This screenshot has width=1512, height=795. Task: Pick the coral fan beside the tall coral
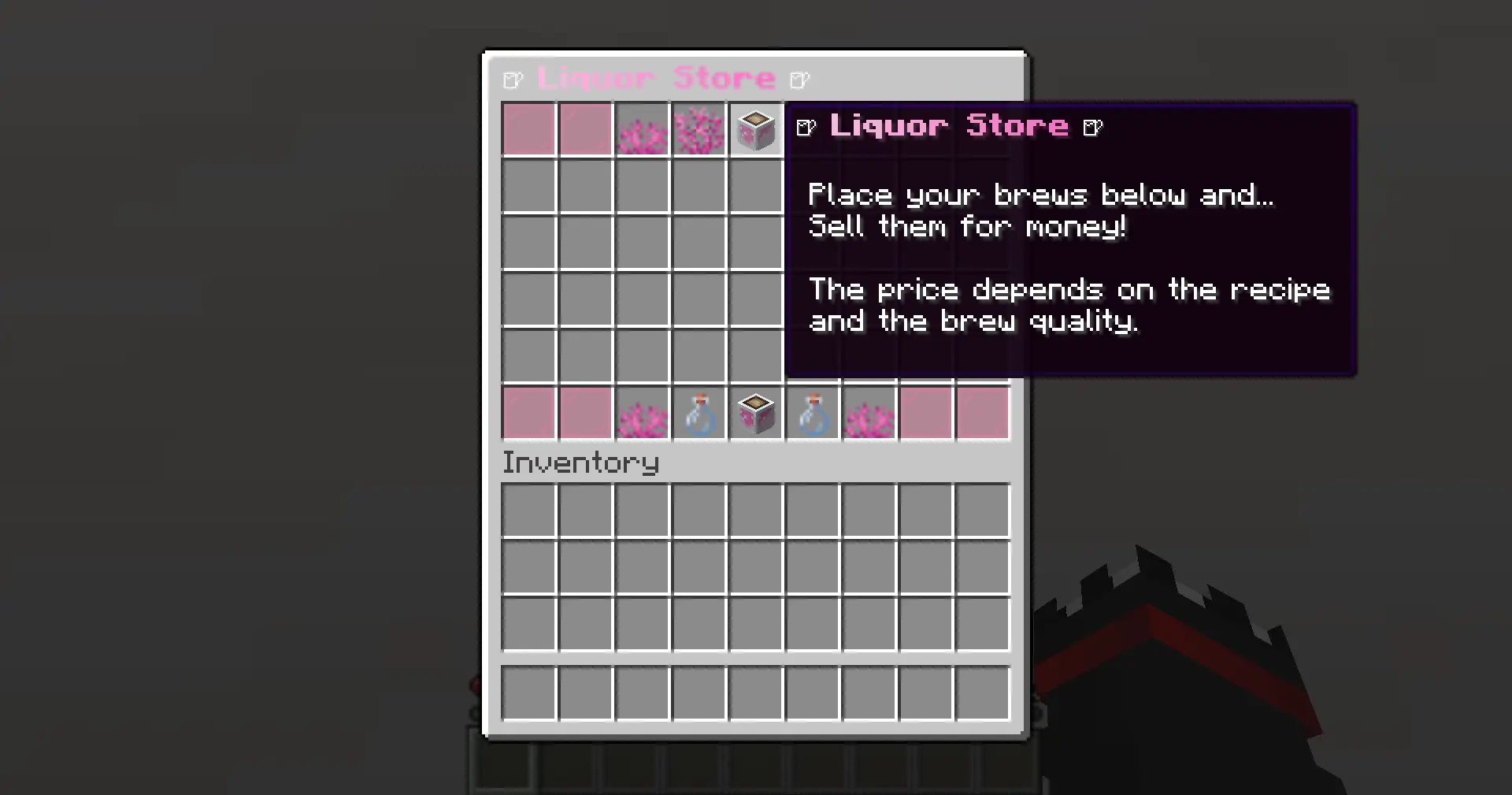[x=643, y=132]
